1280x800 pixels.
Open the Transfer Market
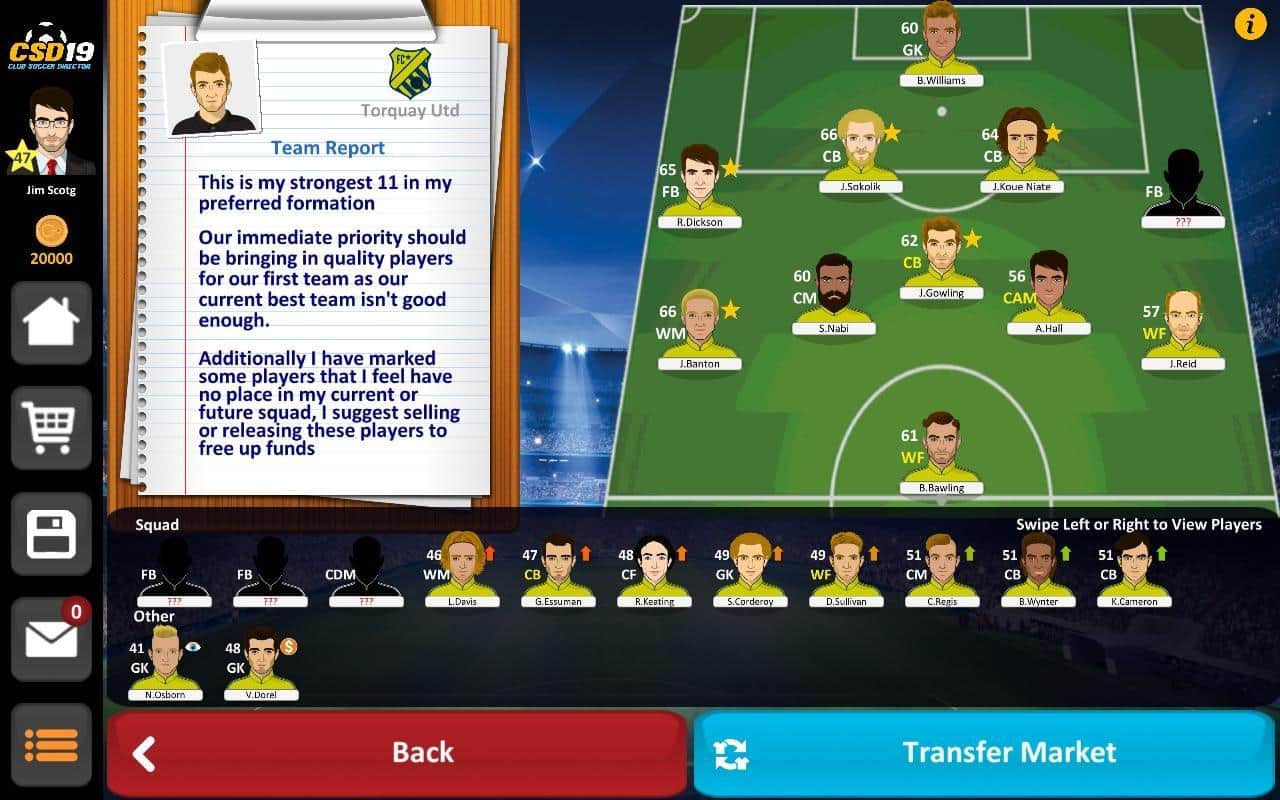coord(985,753)
